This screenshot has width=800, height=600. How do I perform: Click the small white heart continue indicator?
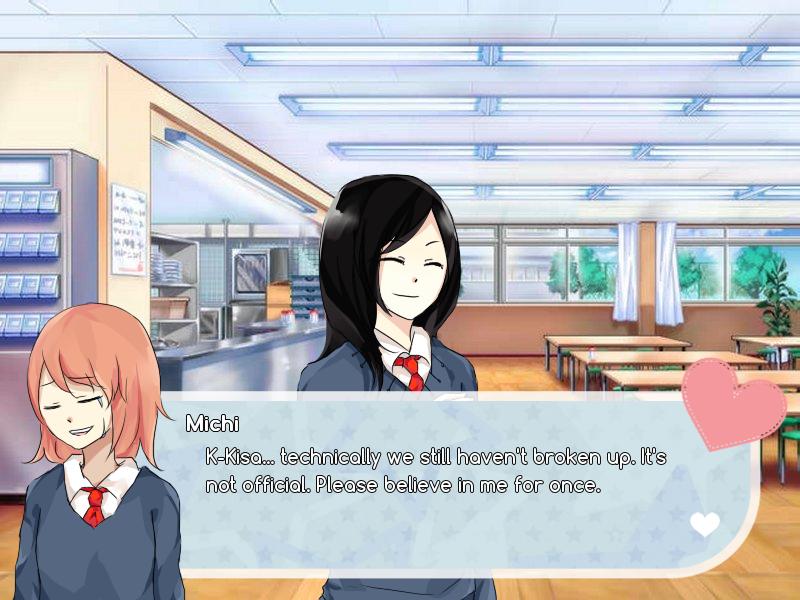(704, 524)
